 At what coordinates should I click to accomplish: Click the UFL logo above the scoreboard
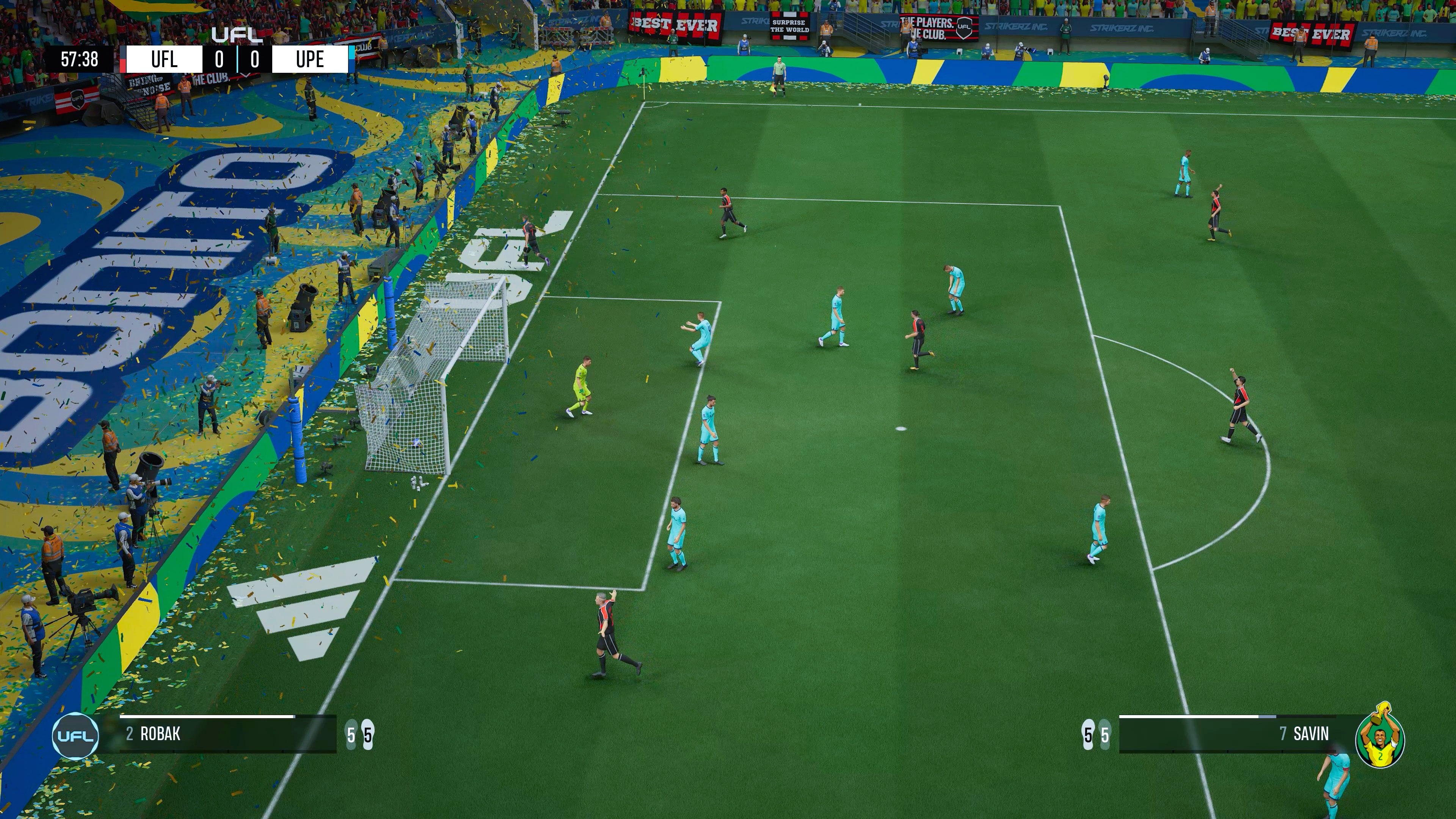(x=237, y=34)
